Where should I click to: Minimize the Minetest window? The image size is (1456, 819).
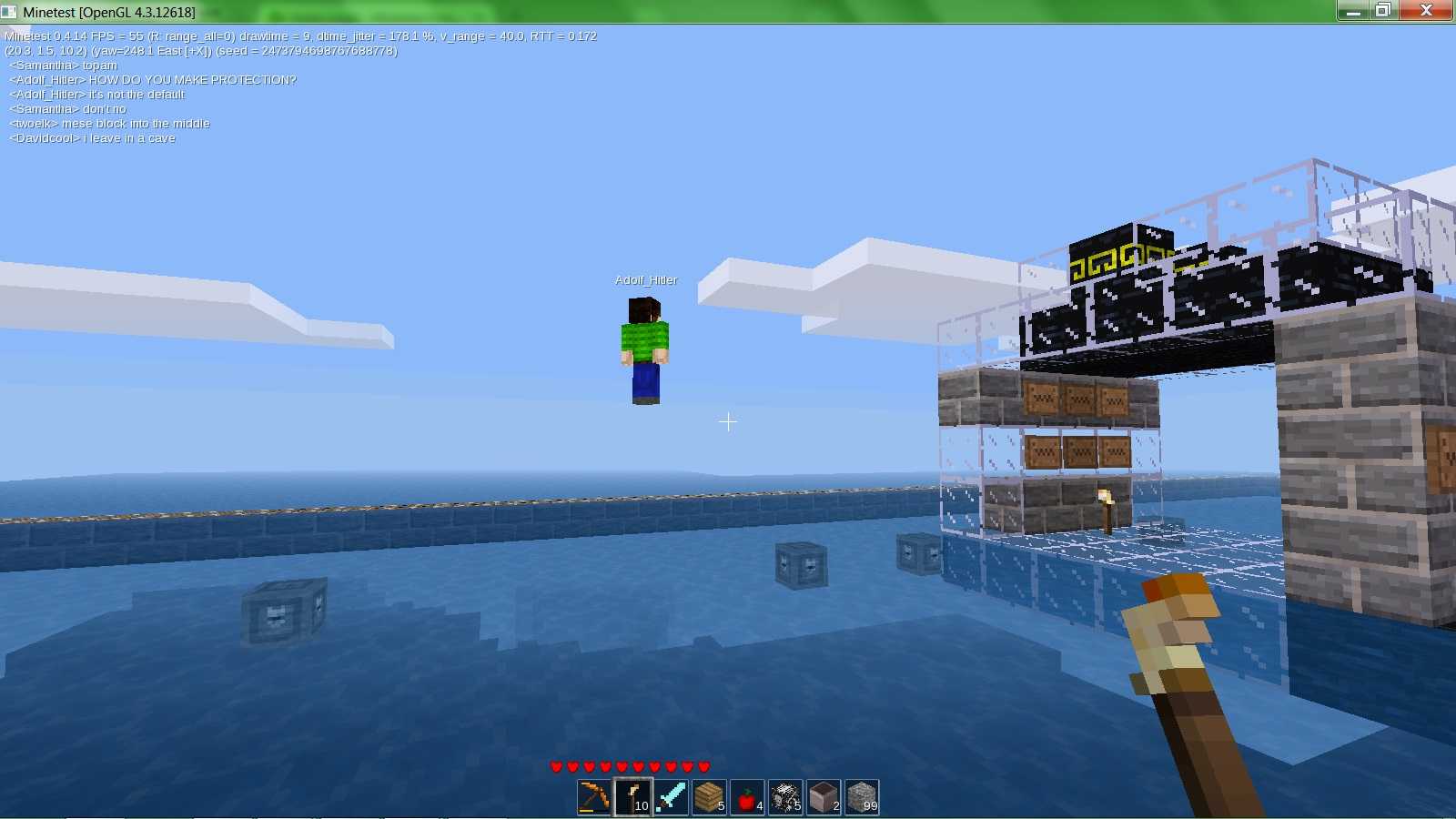pyautogui.click(x=1353, y=10)
